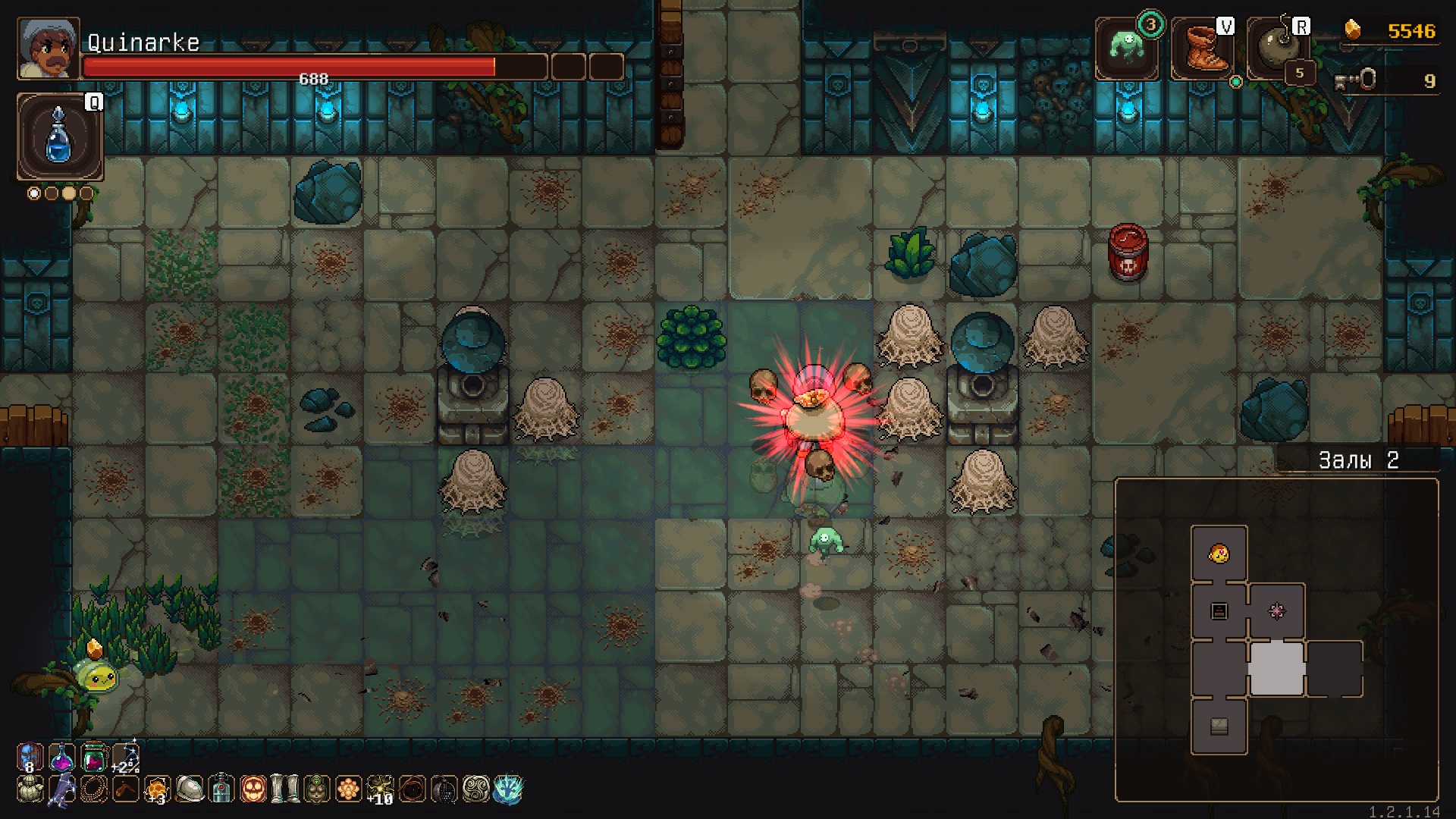Select the green jar relic icon
Image resolution: width=1456 pixels, height=819 pixels.
(x=93, y=757)
